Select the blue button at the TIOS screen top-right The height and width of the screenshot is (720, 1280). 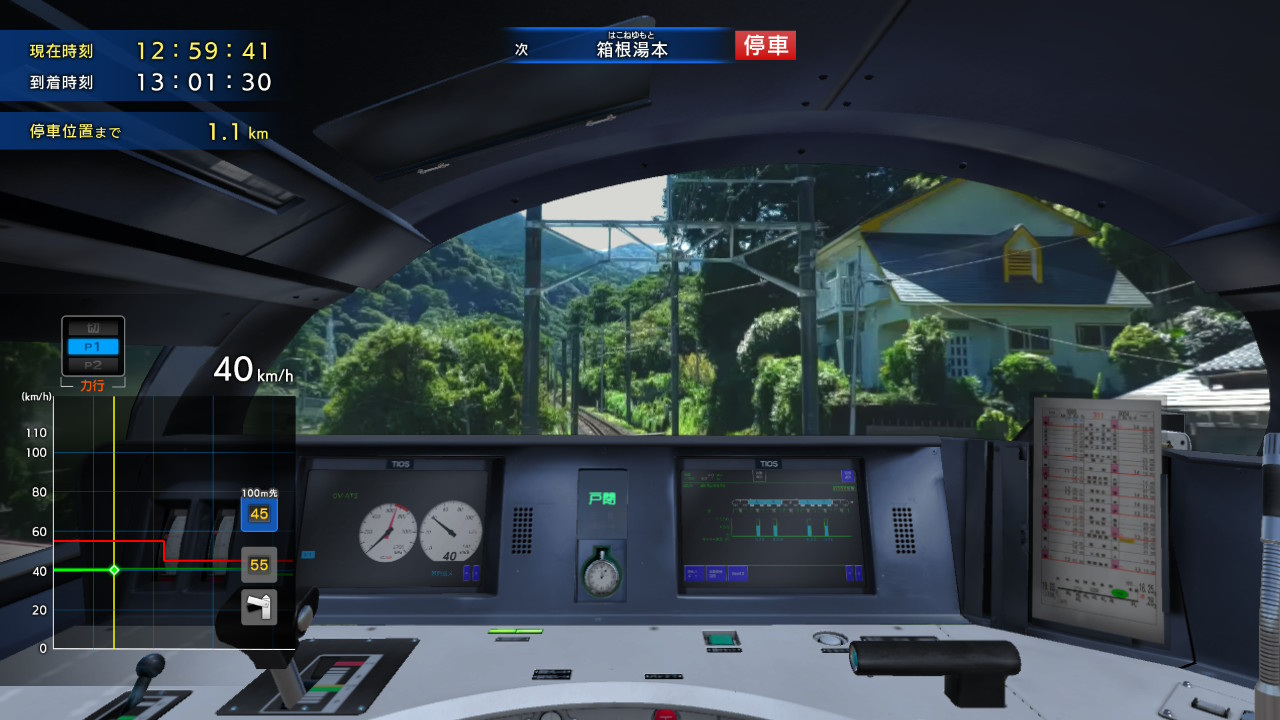click(848, 476)
